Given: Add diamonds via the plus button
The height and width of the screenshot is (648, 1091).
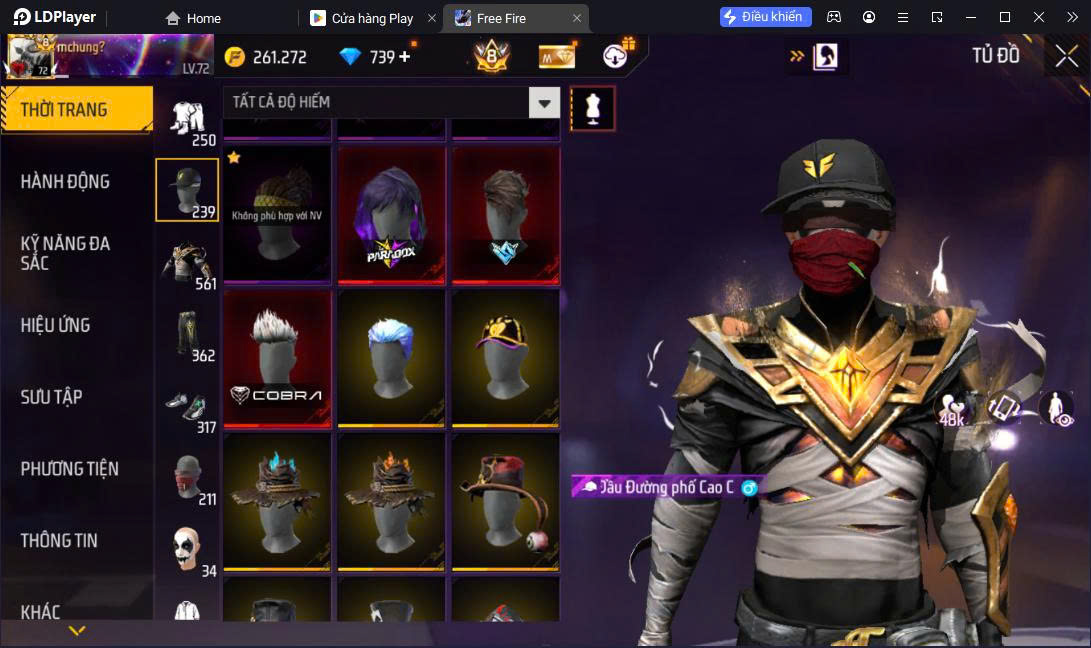Looking at the screenshot, I should point(405,57).
